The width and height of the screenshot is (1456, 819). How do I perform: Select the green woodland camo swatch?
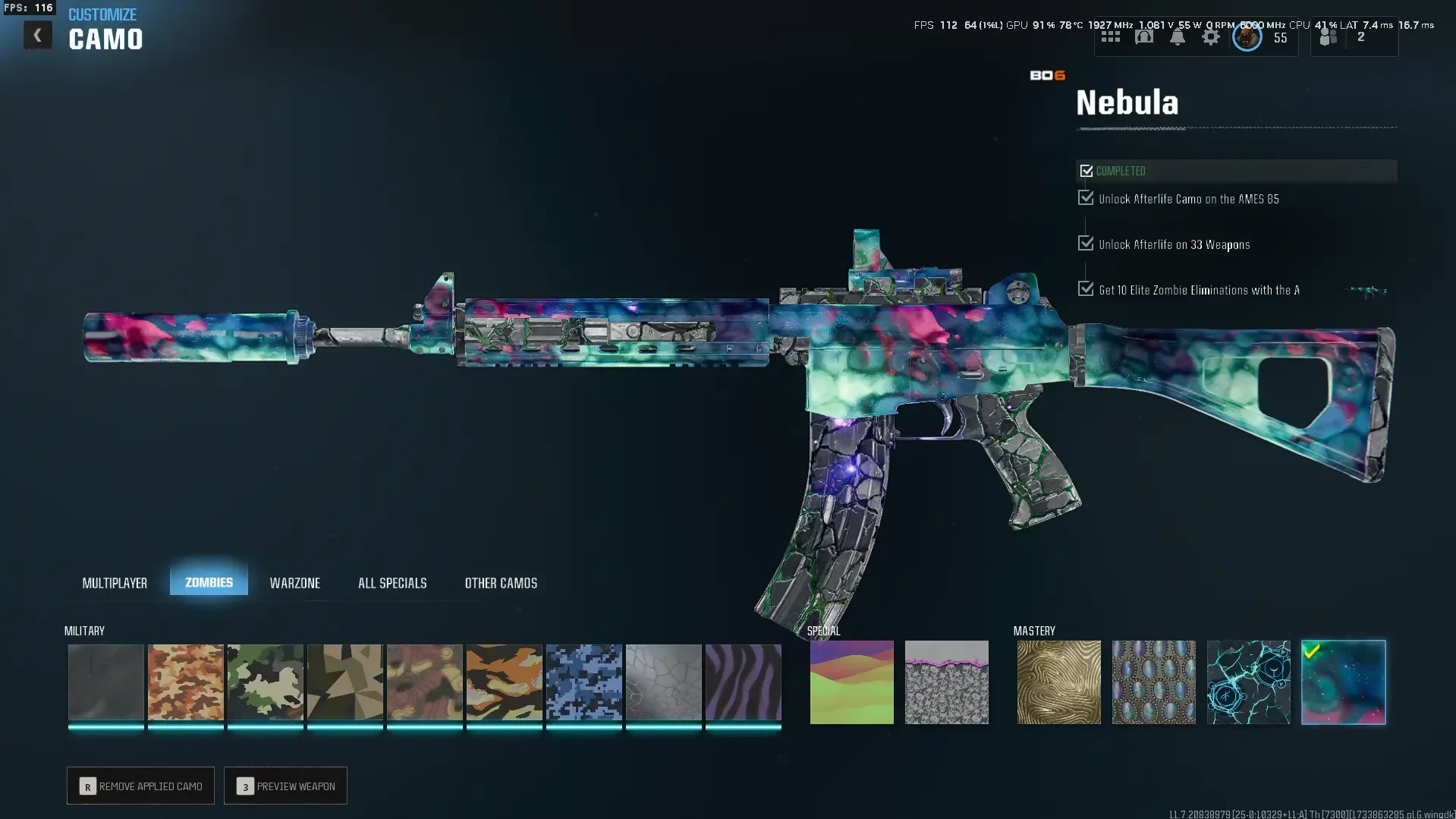[266, 682]
